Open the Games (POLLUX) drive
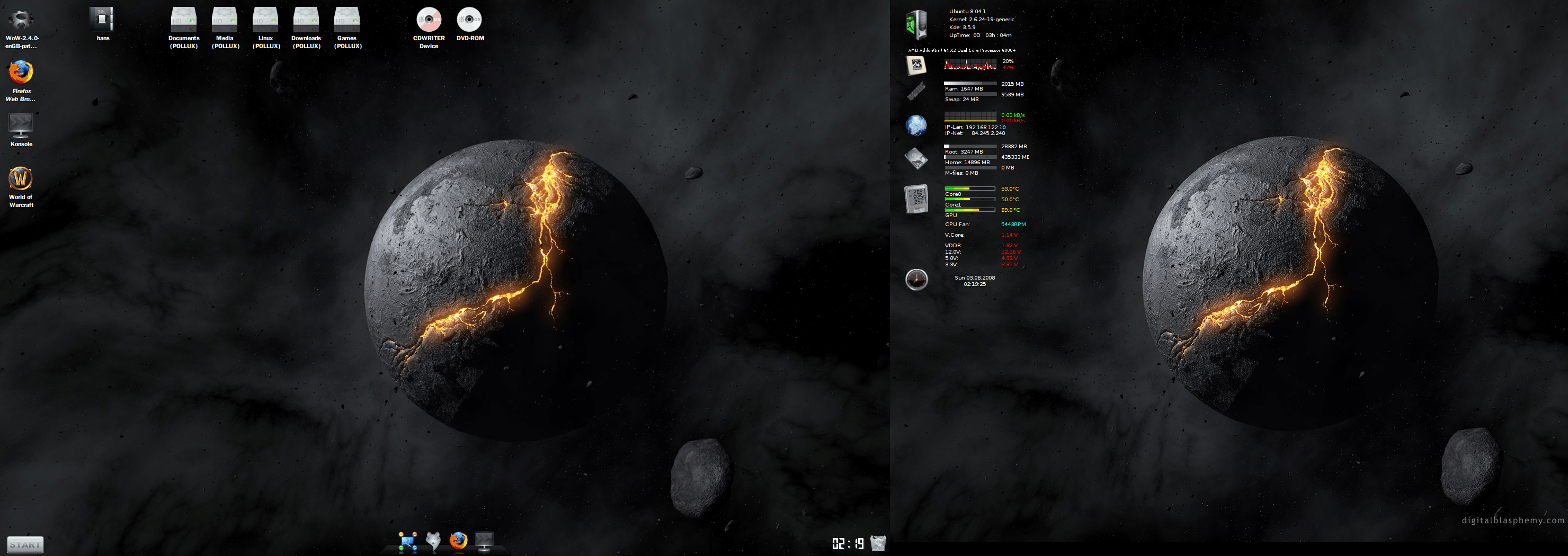Screen dimensions: 1568x556 pos(347,20)
